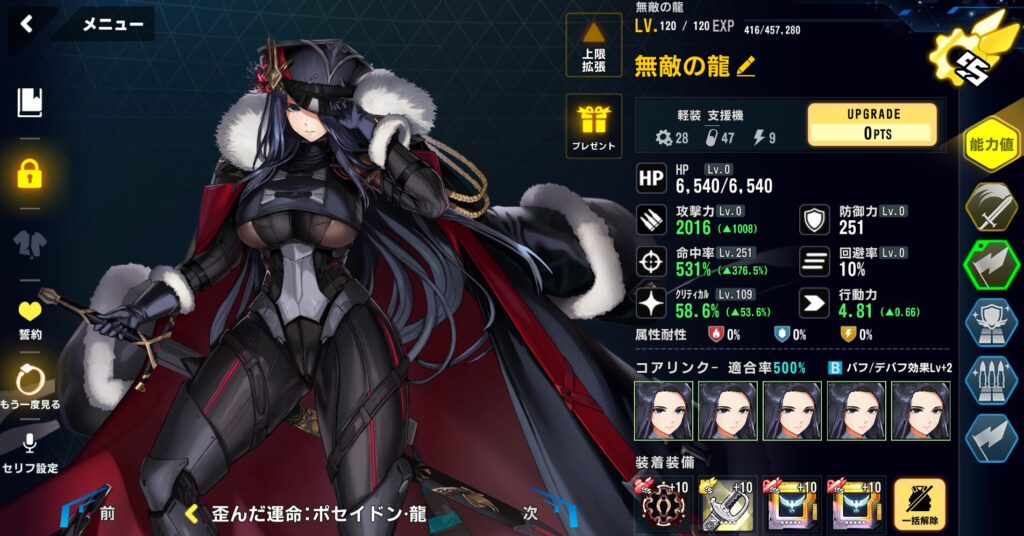Select the green-outlined flag tab
The image size is (1024, 536).
pos(991,266)
